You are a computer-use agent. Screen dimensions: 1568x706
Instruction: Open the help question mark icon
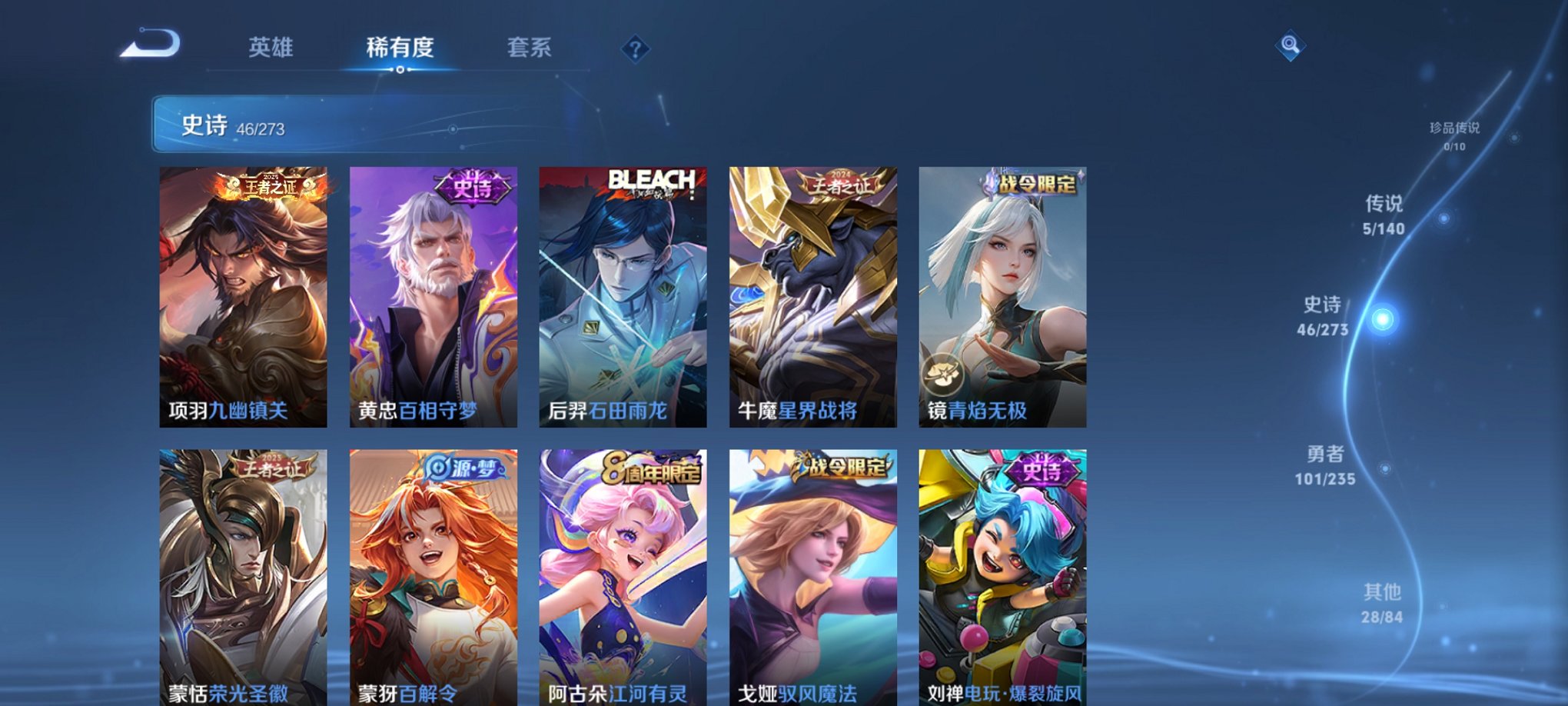(634, 48)
